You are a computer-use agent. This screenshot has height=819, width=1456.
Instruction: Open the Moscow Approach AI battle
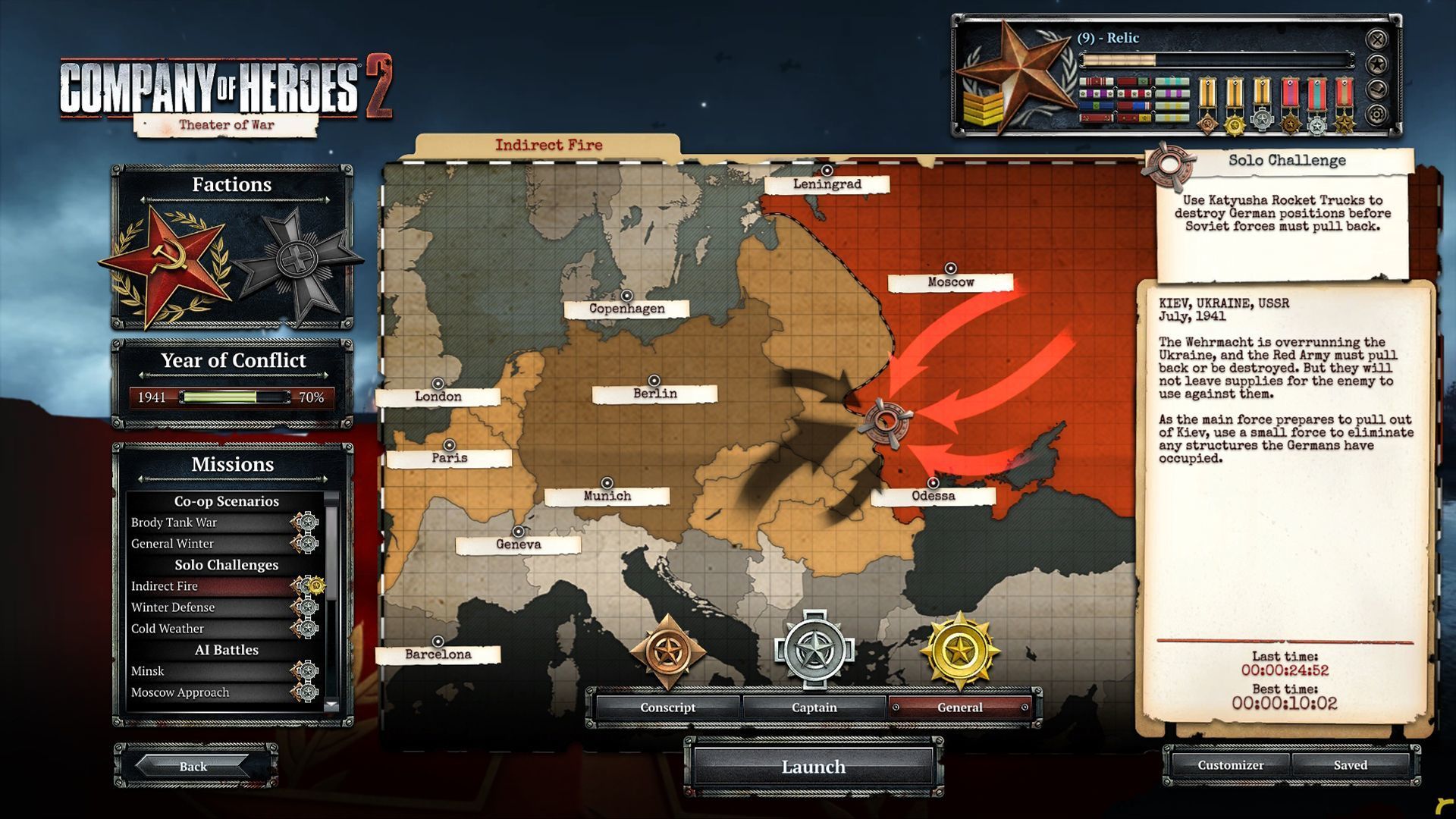pyautogui.click(x=180, y=692)
